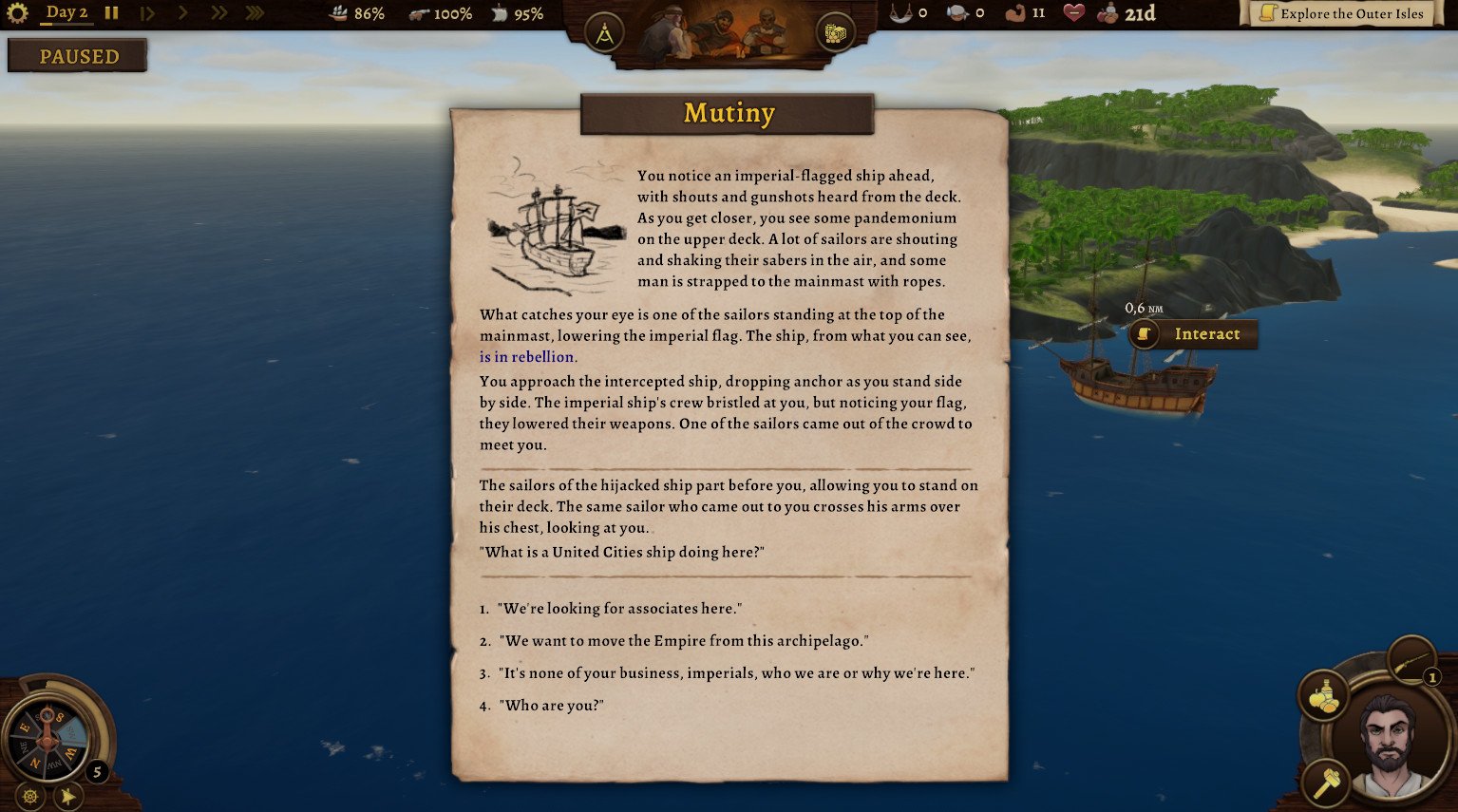Viewport: 1458px width, 812px height.
Task: Click the ship's wheel steering button
Action: [29, 796]
